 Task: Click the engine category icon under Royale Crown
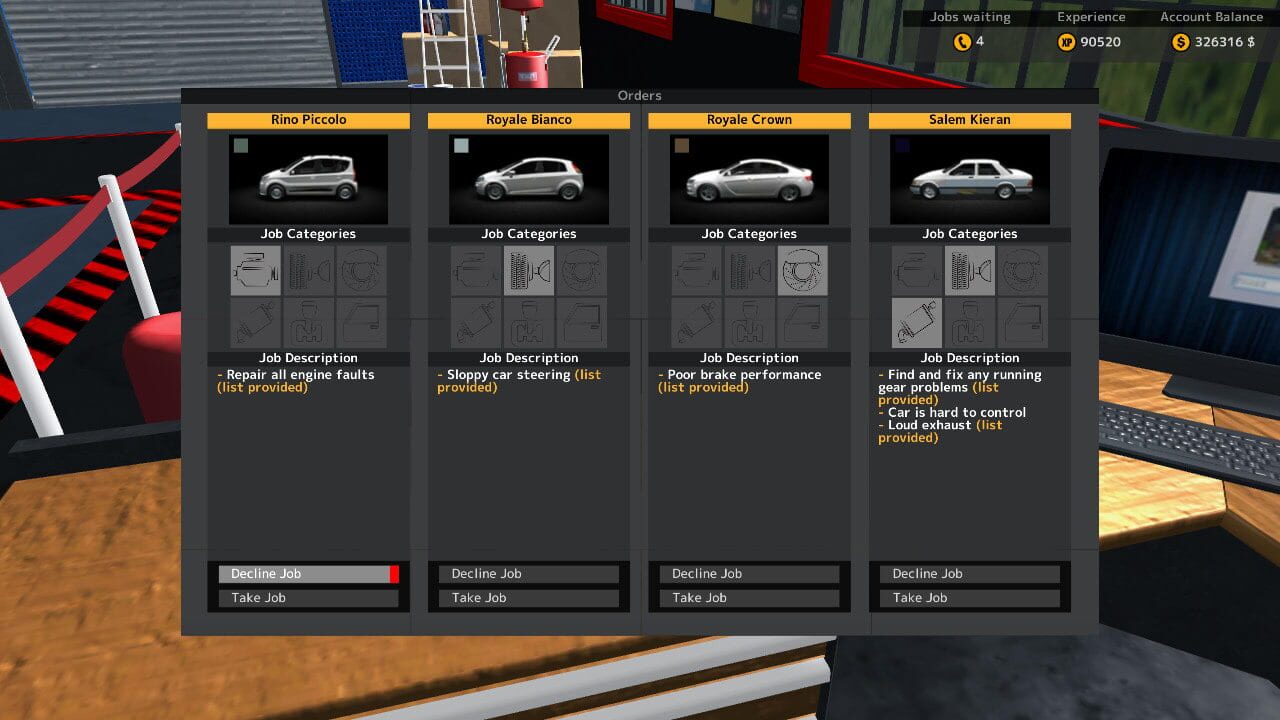point(695,270)
